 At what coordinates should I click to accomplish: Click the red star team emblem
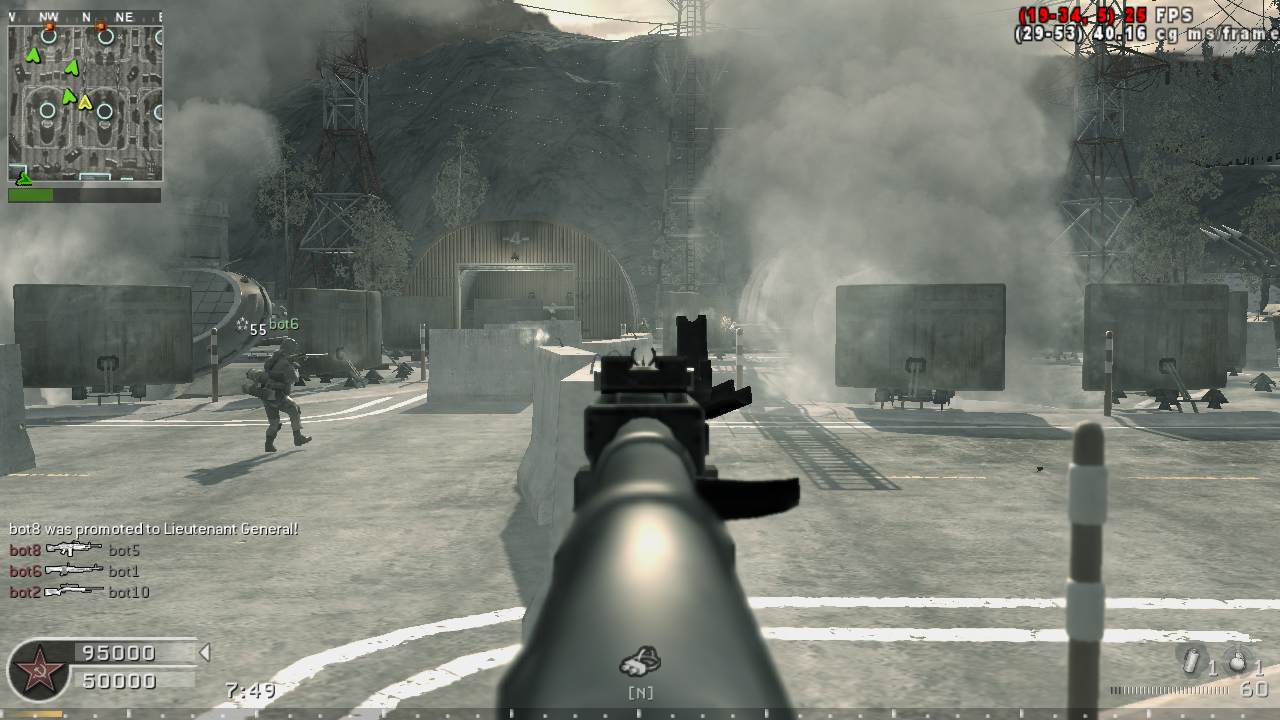38,668
